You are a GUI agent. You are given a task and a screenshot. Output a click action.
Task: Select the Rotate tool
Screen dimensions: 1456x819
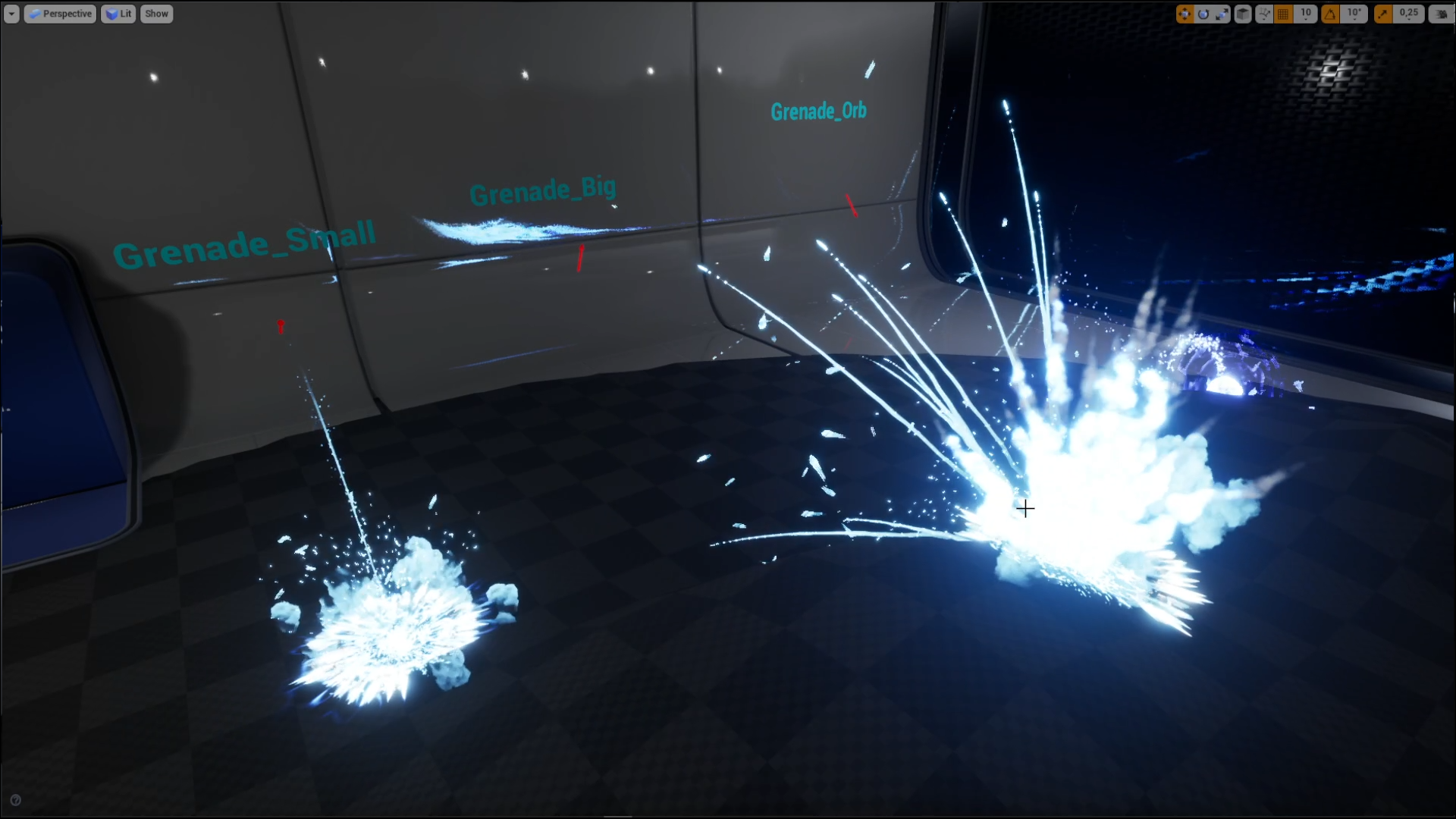coord(1204,14)
